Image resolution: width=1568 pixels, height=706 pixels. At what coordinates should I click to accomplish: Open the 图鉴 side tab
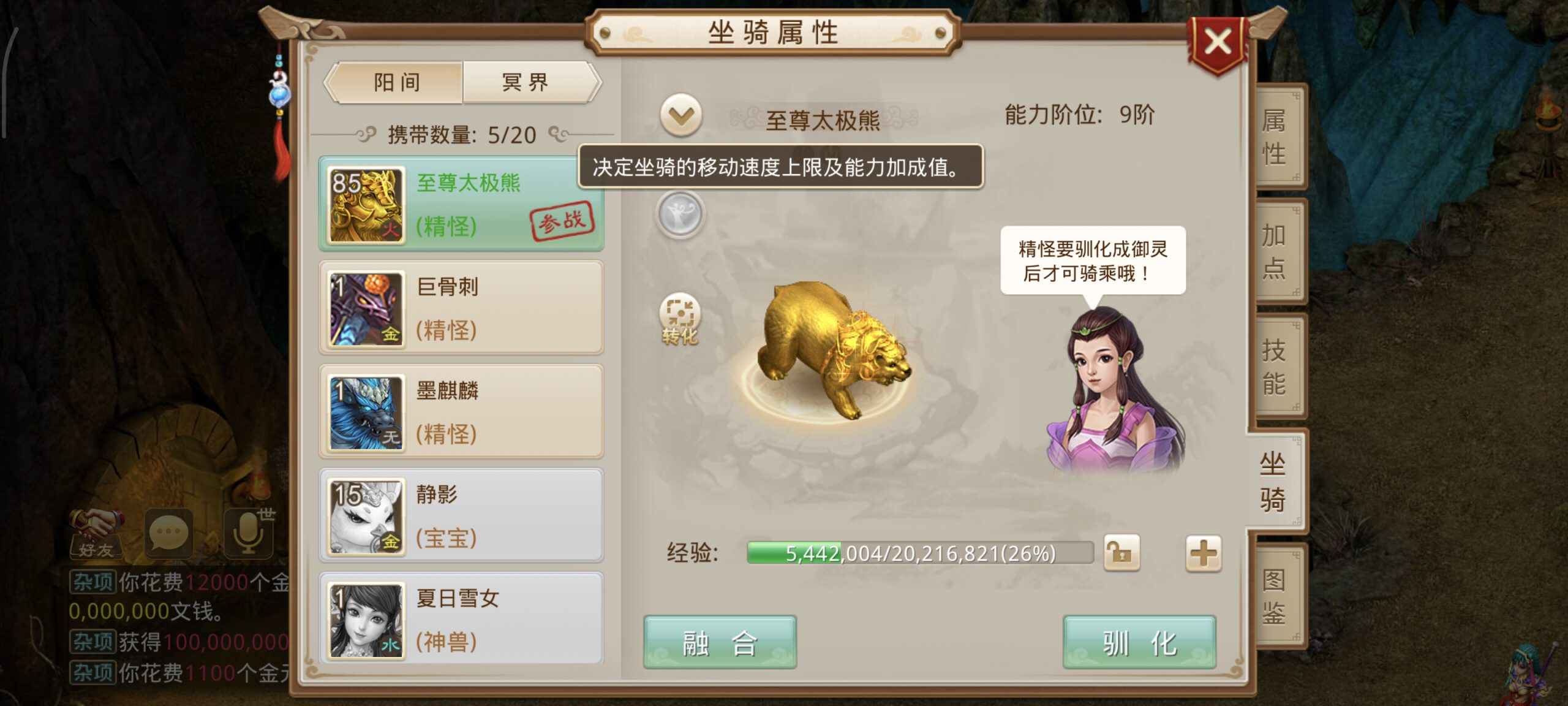coord(1275,596)
